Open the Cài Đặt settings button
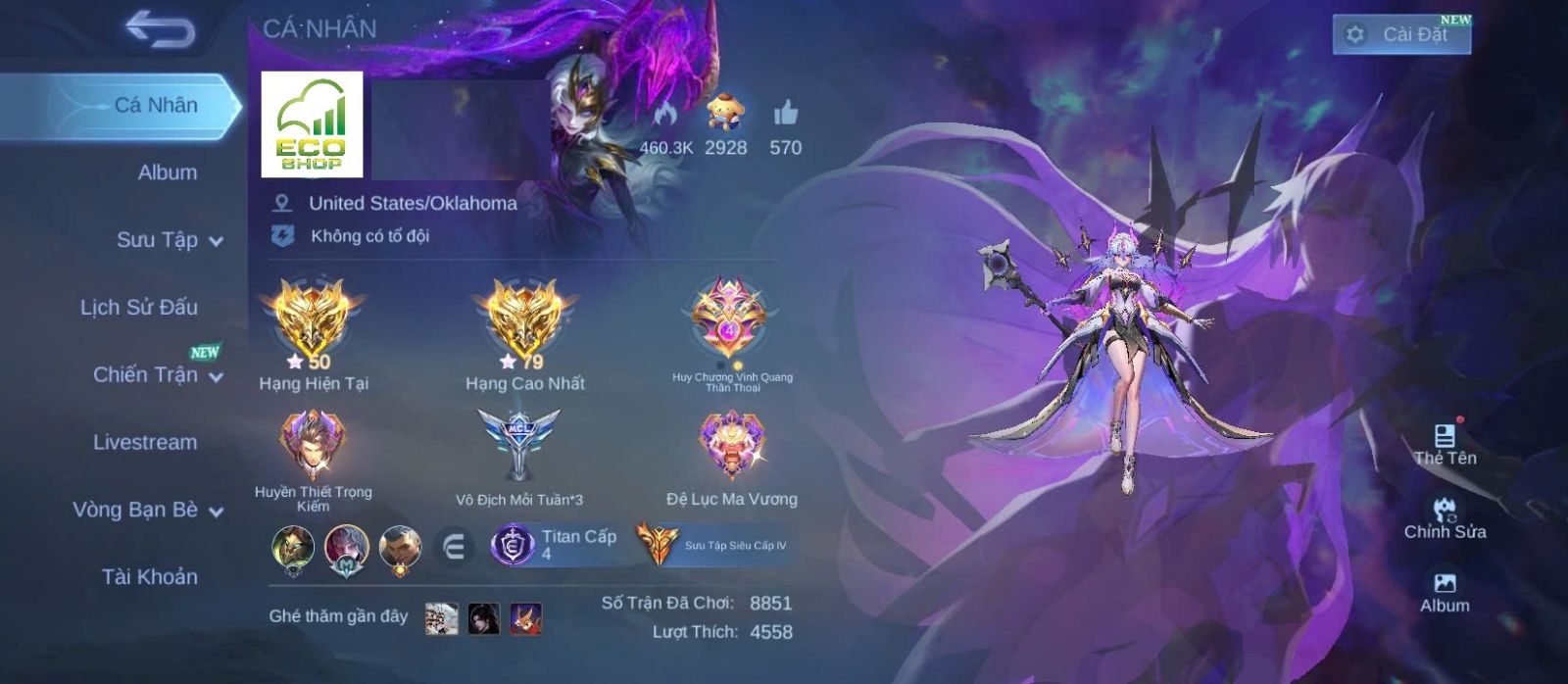Image resolution: width=1568 pixels, height=684 pixels. pos(1401,34)
